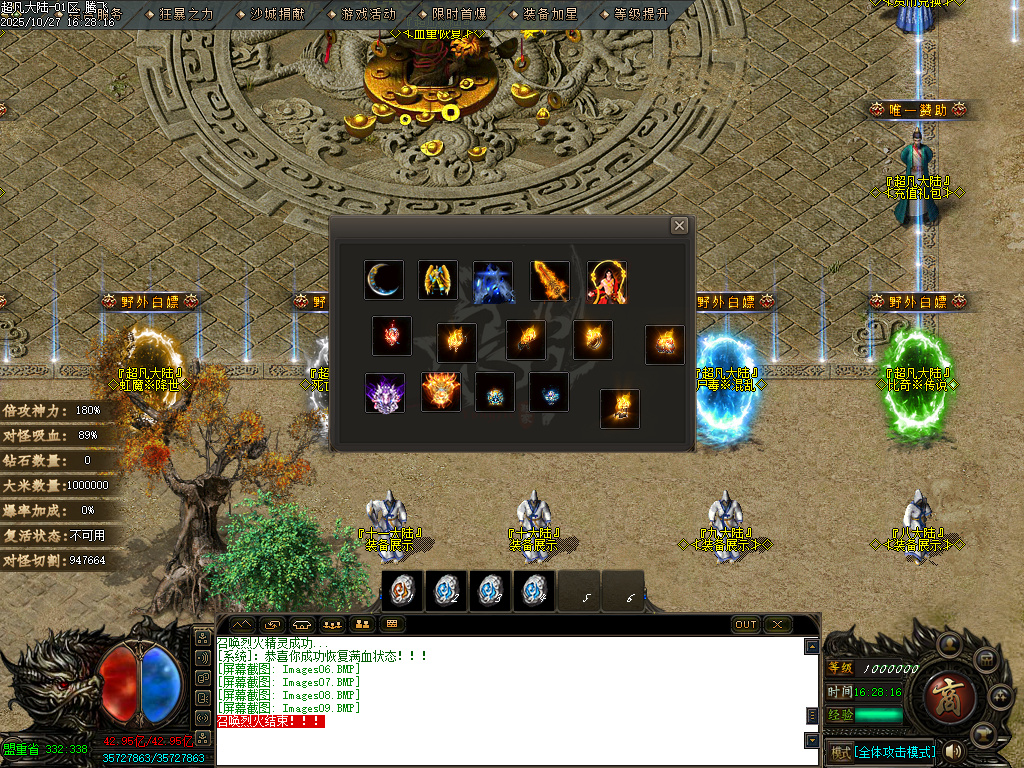Select the crescent moon item slot
This screenshot has width=1024, height=768.
pos(384,280)
